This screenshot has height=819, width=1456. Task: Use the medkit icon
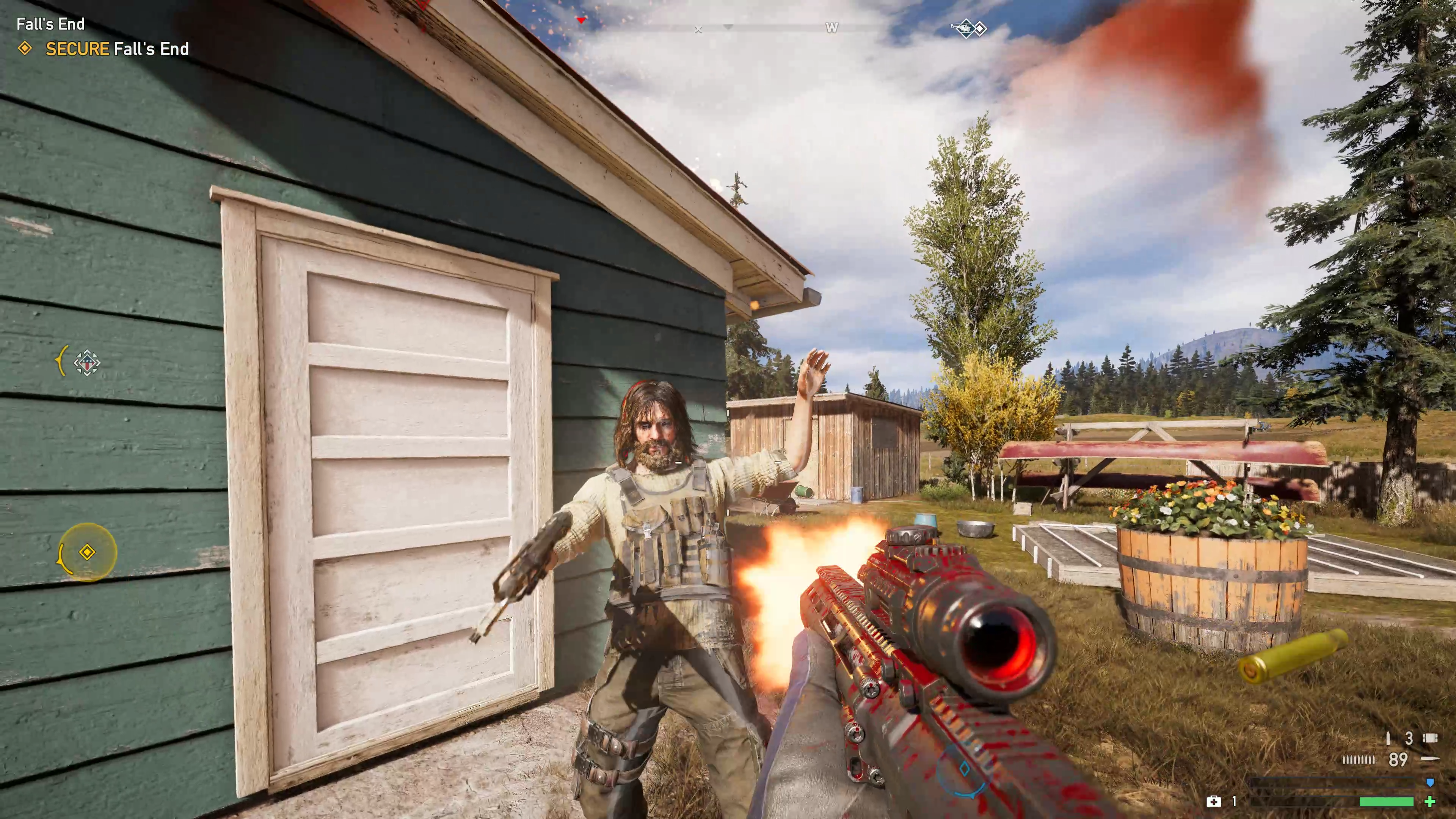(x=1213, y=801)
